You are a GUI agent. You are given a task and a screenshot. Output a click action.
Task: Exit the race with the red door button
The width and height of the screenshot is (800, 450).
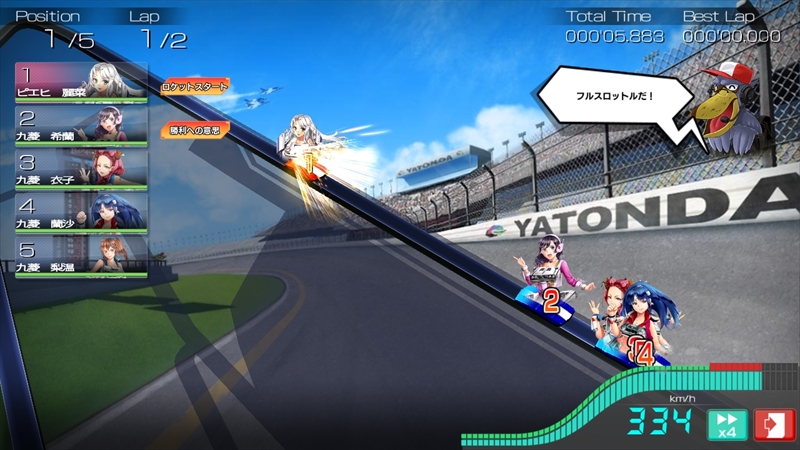(x=774, y=425)
